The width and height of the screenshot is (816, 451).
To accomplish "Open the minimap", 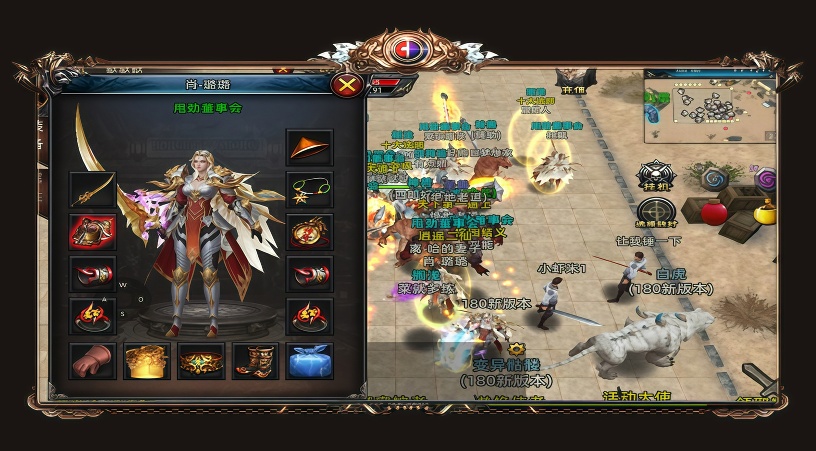I will coord(708,105).
